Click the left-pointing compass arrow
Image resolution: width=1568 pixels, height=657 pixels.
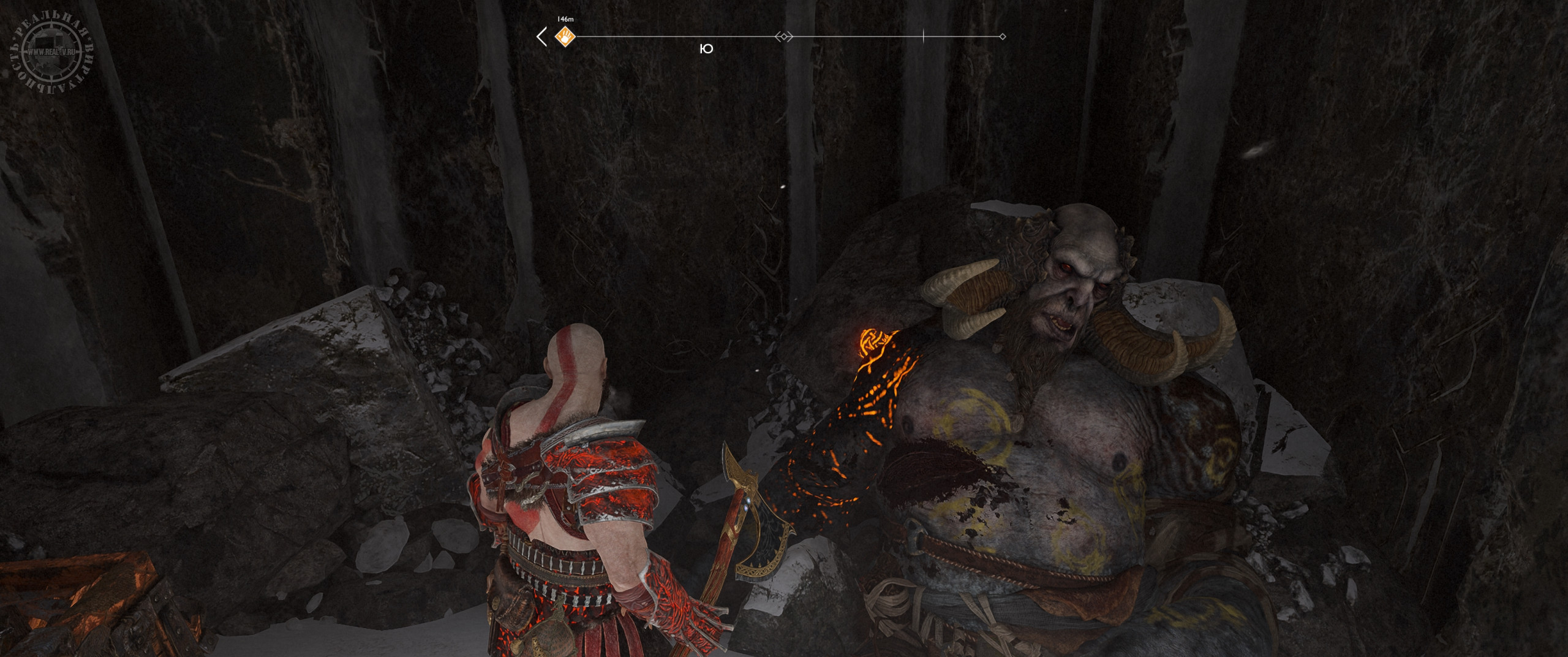coord(541,37)
